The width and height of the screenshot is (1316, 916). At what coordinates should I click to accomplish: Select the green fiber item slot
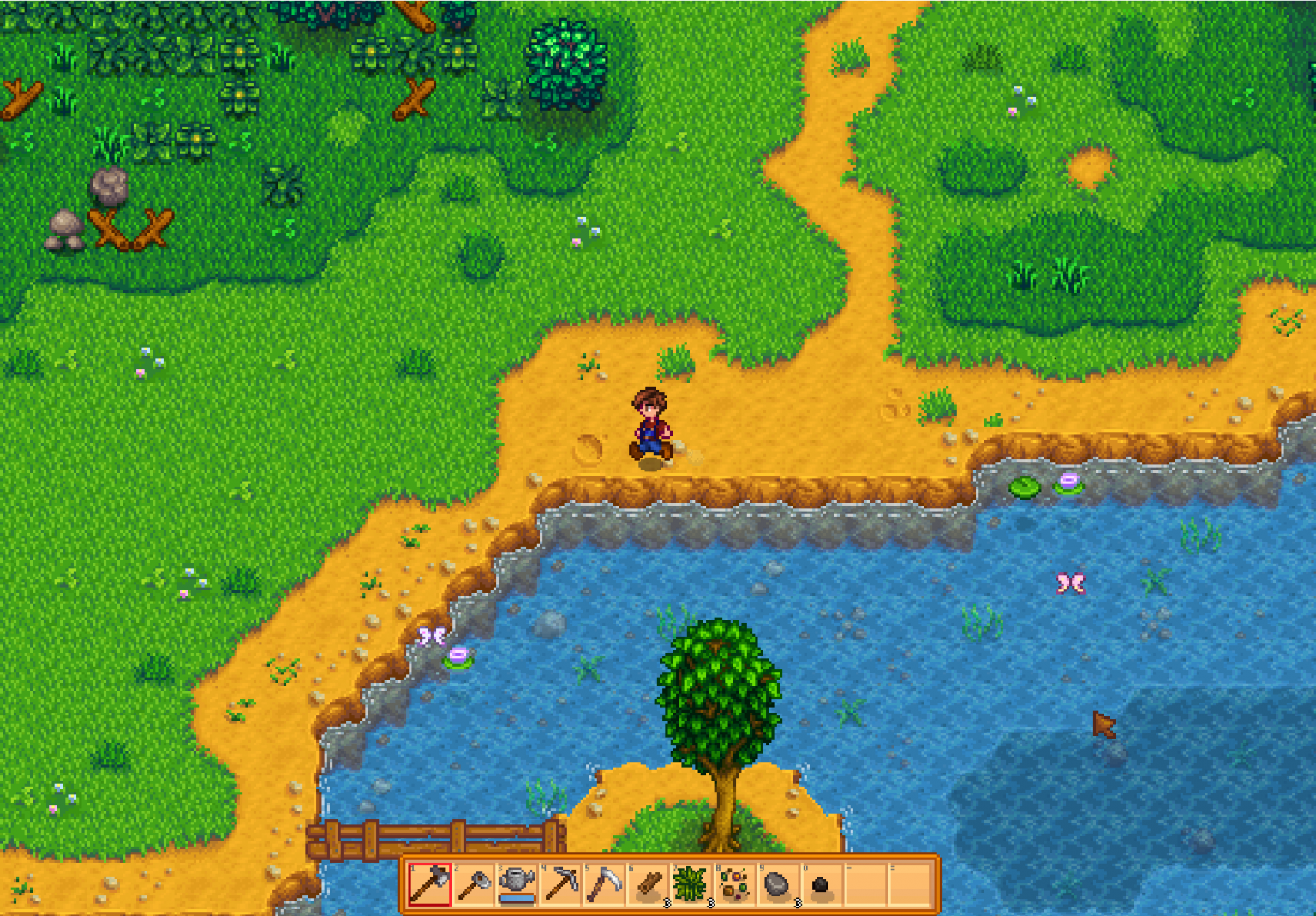tap(691, 884)
